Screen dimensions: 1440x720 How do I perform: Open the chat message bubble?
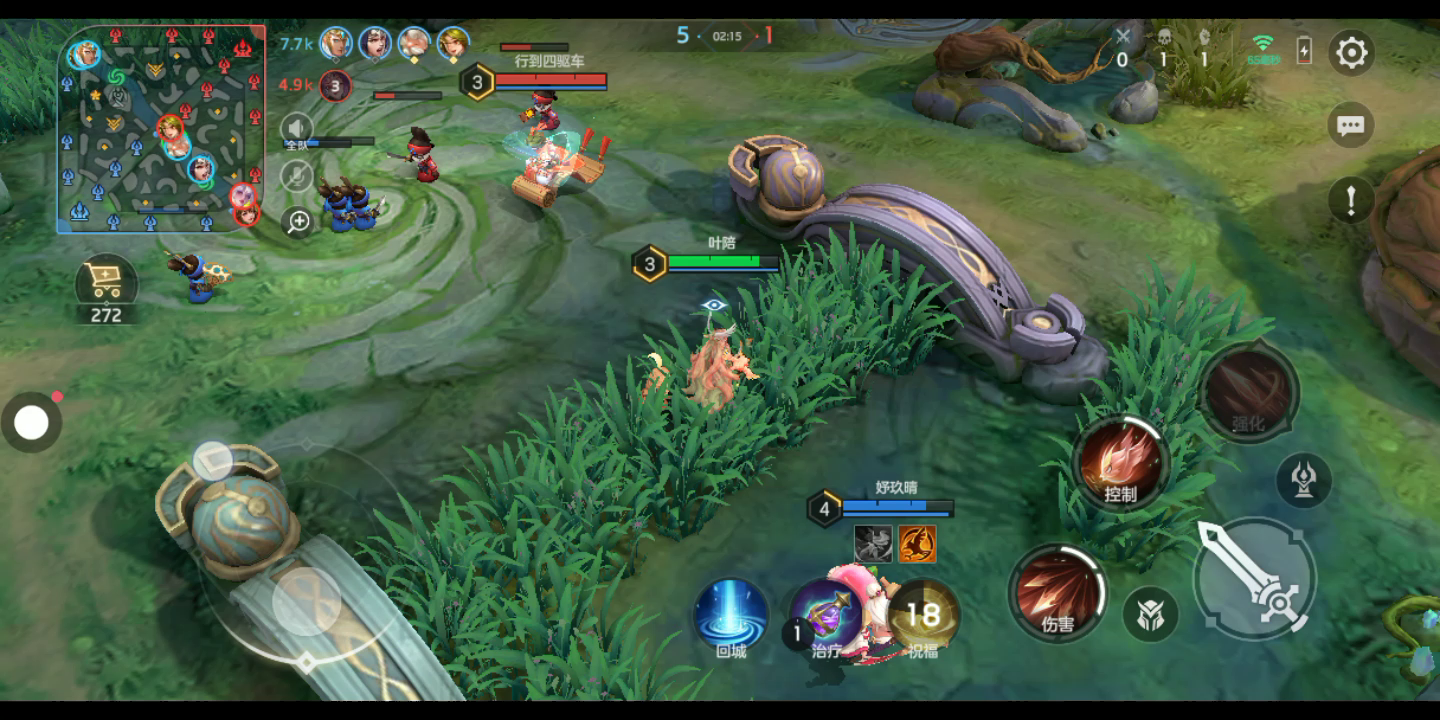[1351, 126]
